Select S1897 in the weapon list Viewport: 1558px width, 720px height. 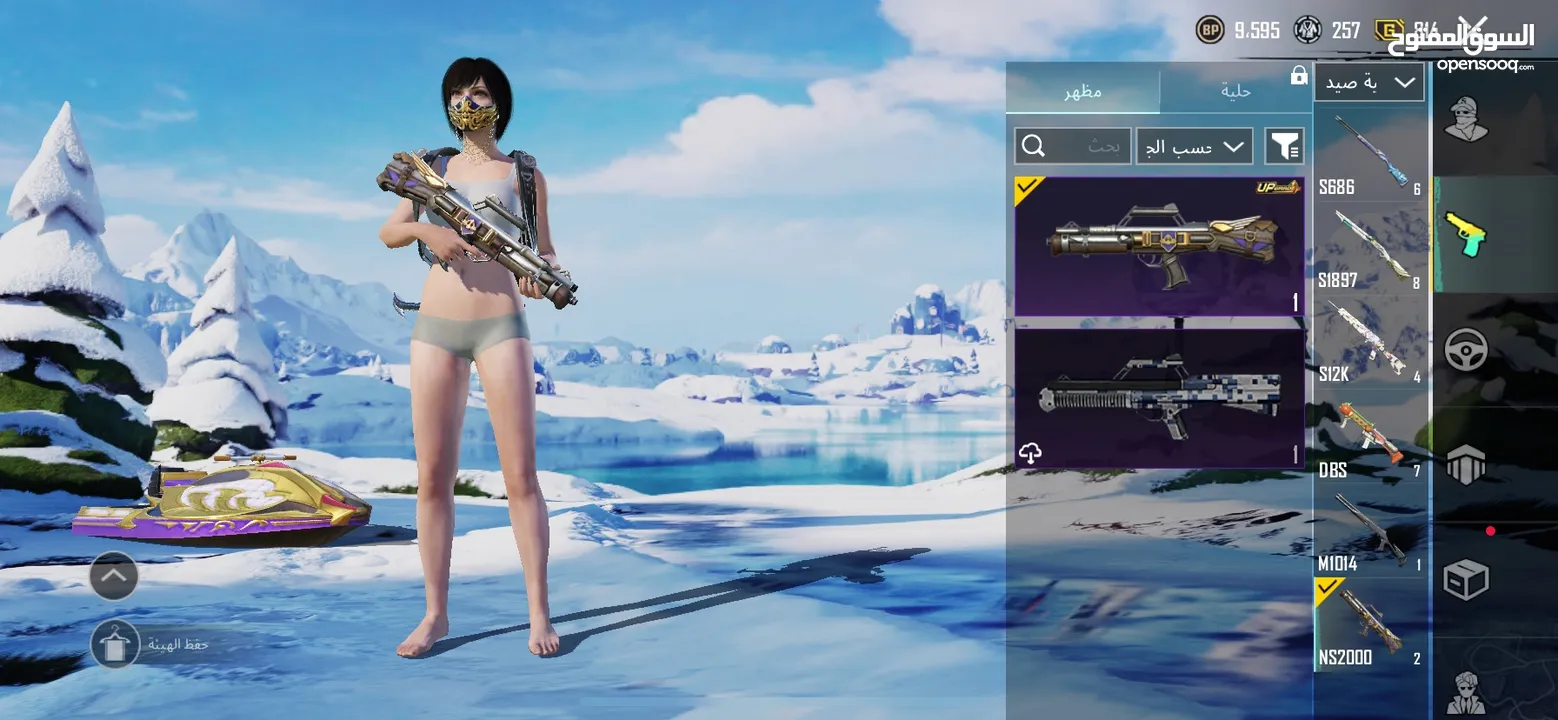[1372, 249]
